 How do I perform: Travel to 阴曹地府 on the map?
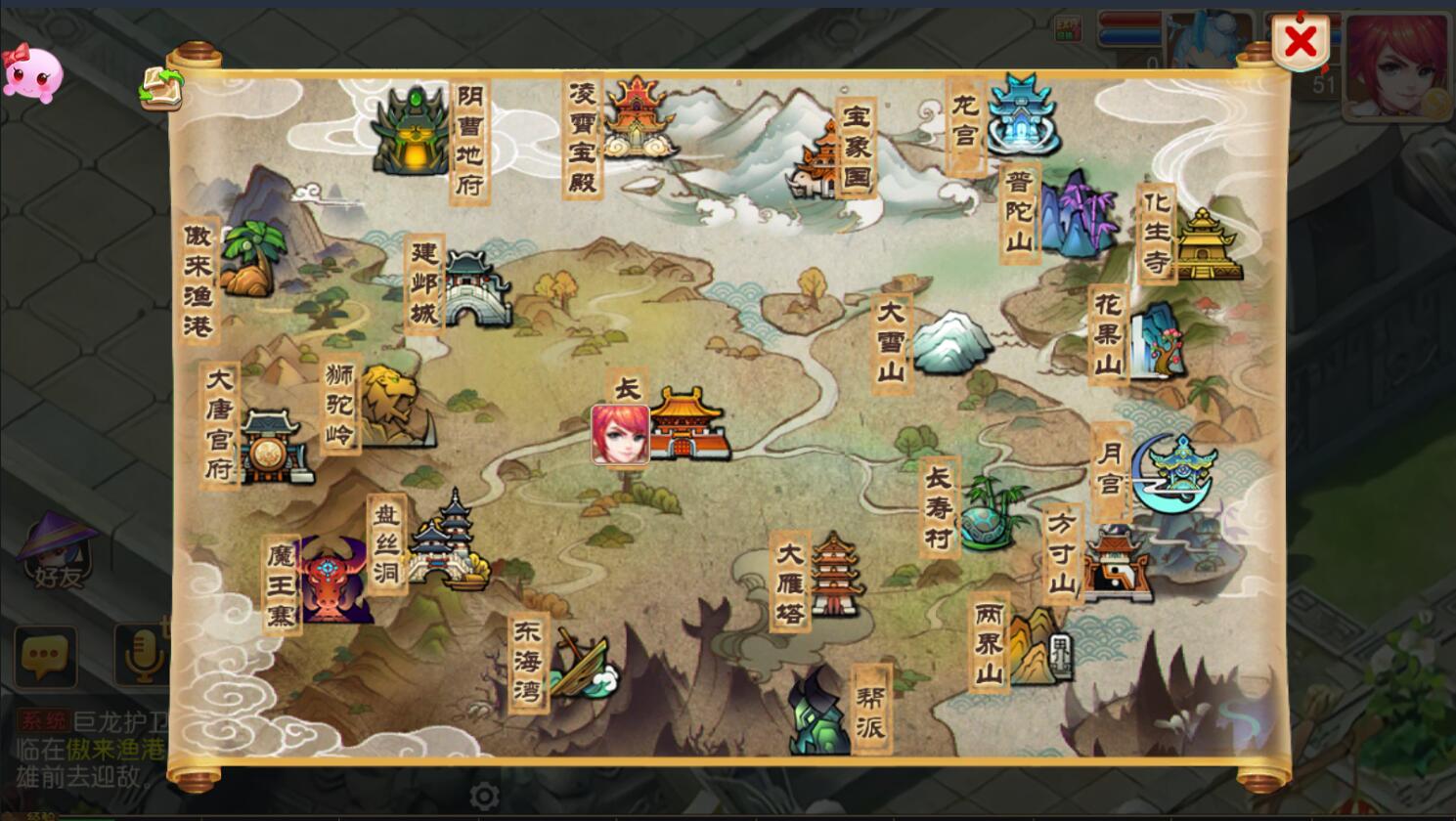[415, 134]
